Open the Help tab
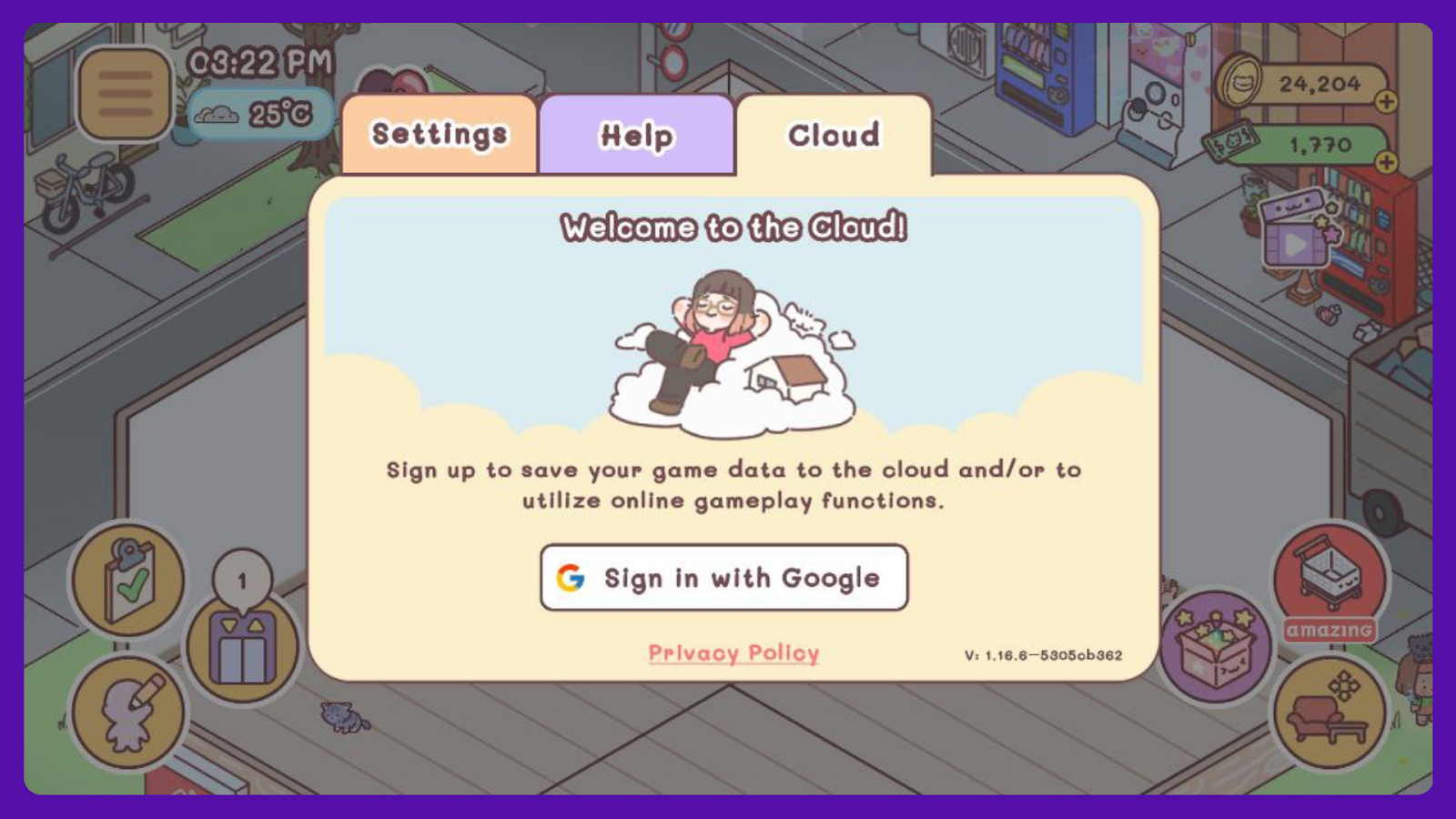 [x=636, y=136]
